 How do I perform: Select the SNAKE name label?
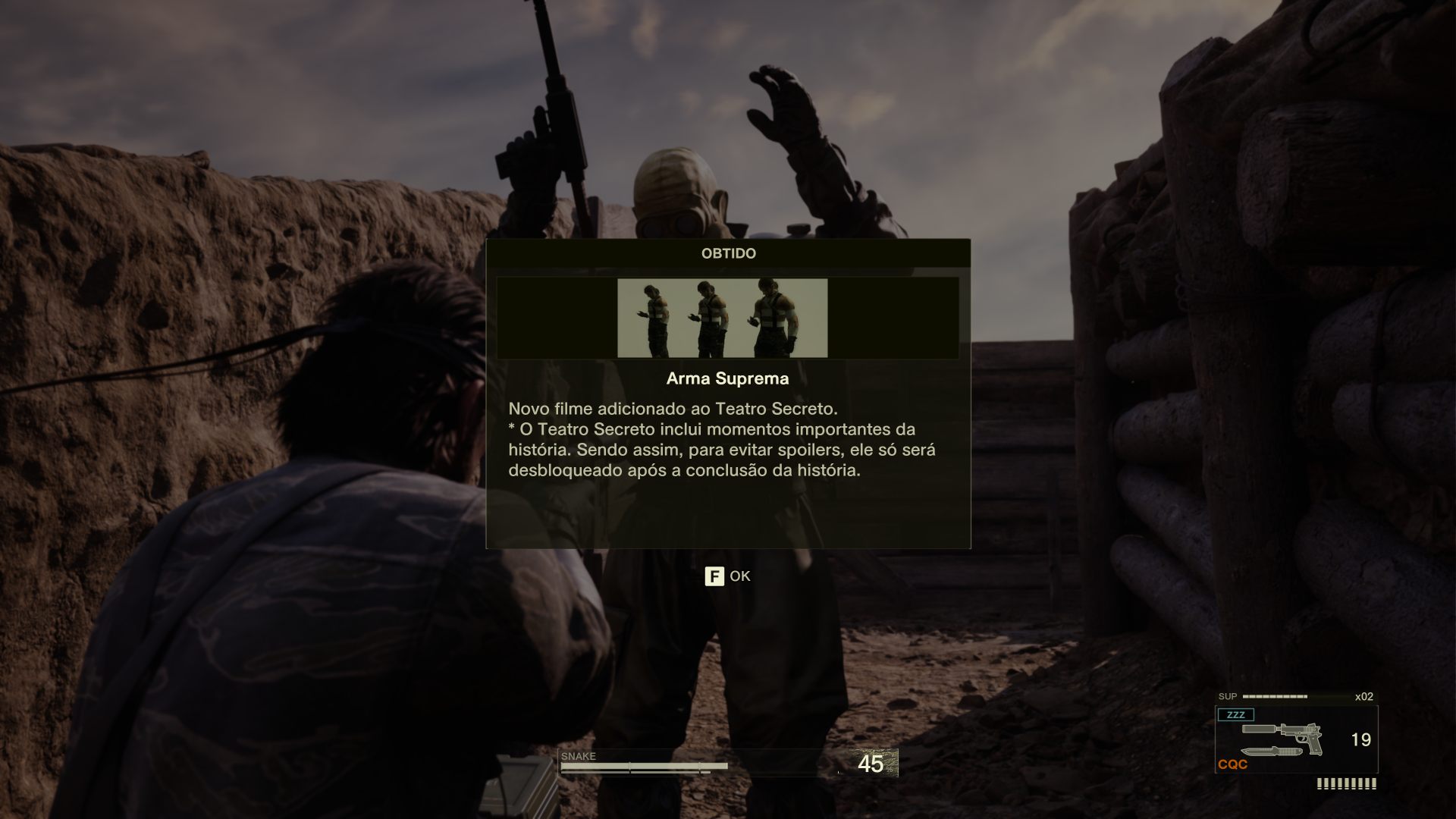point(577,756)
